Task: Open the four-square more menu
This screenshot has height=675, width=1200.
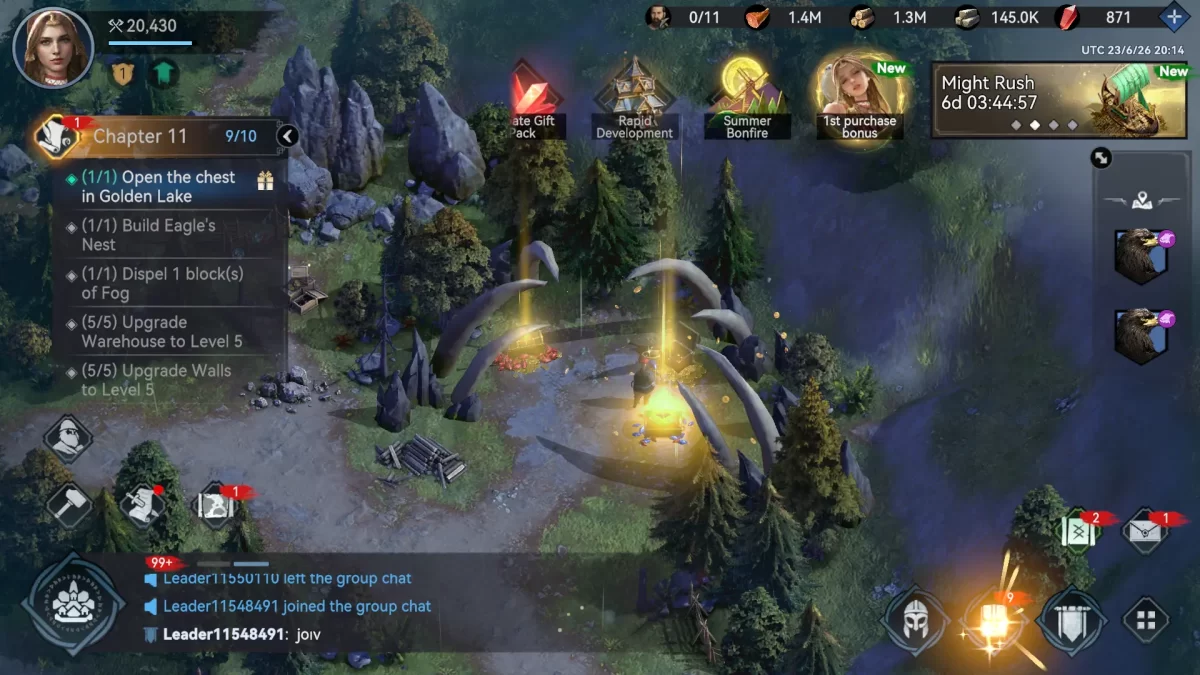Action: click(x=1146, y=620)
